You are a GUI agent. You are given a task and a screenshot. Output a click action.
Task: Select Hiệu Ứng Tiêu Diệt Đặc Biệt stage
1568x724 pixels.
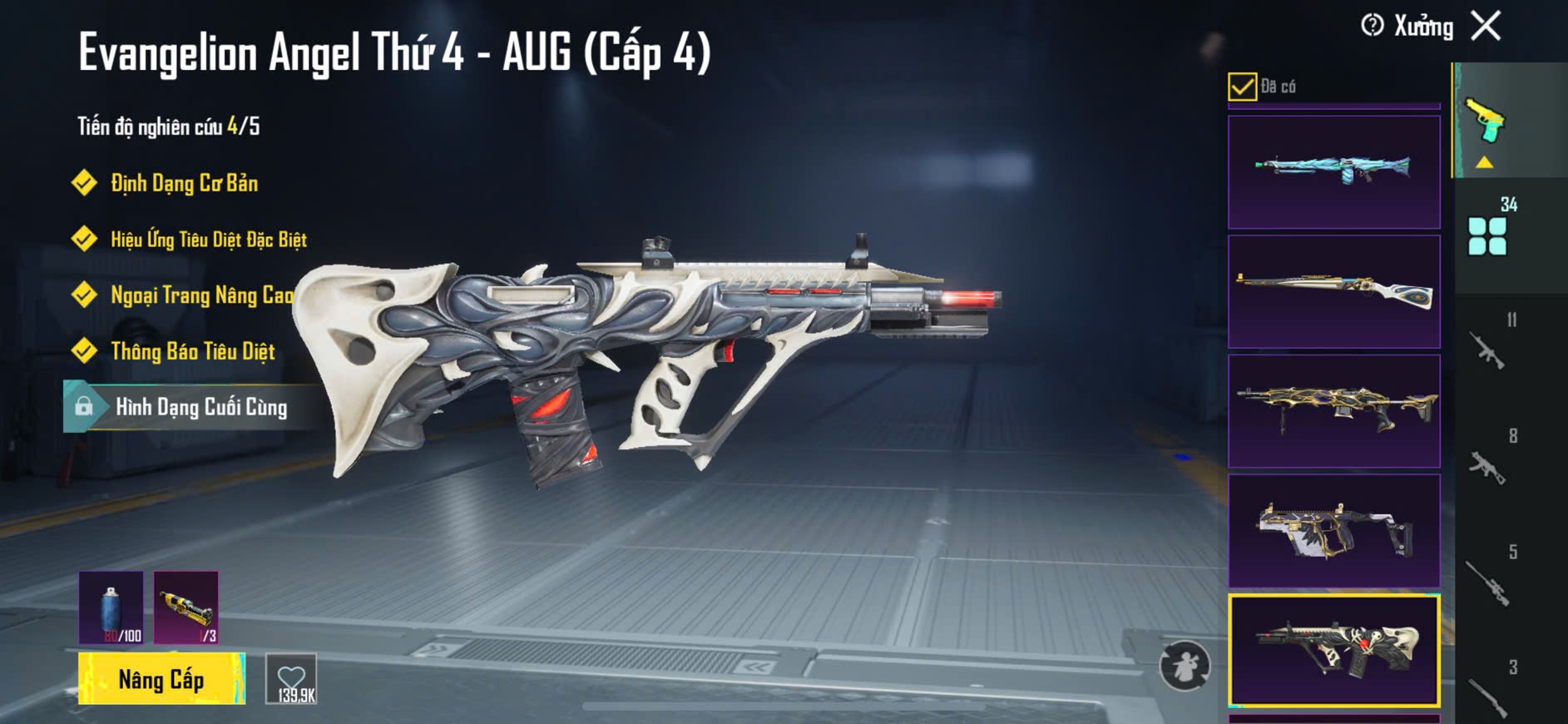208,240
